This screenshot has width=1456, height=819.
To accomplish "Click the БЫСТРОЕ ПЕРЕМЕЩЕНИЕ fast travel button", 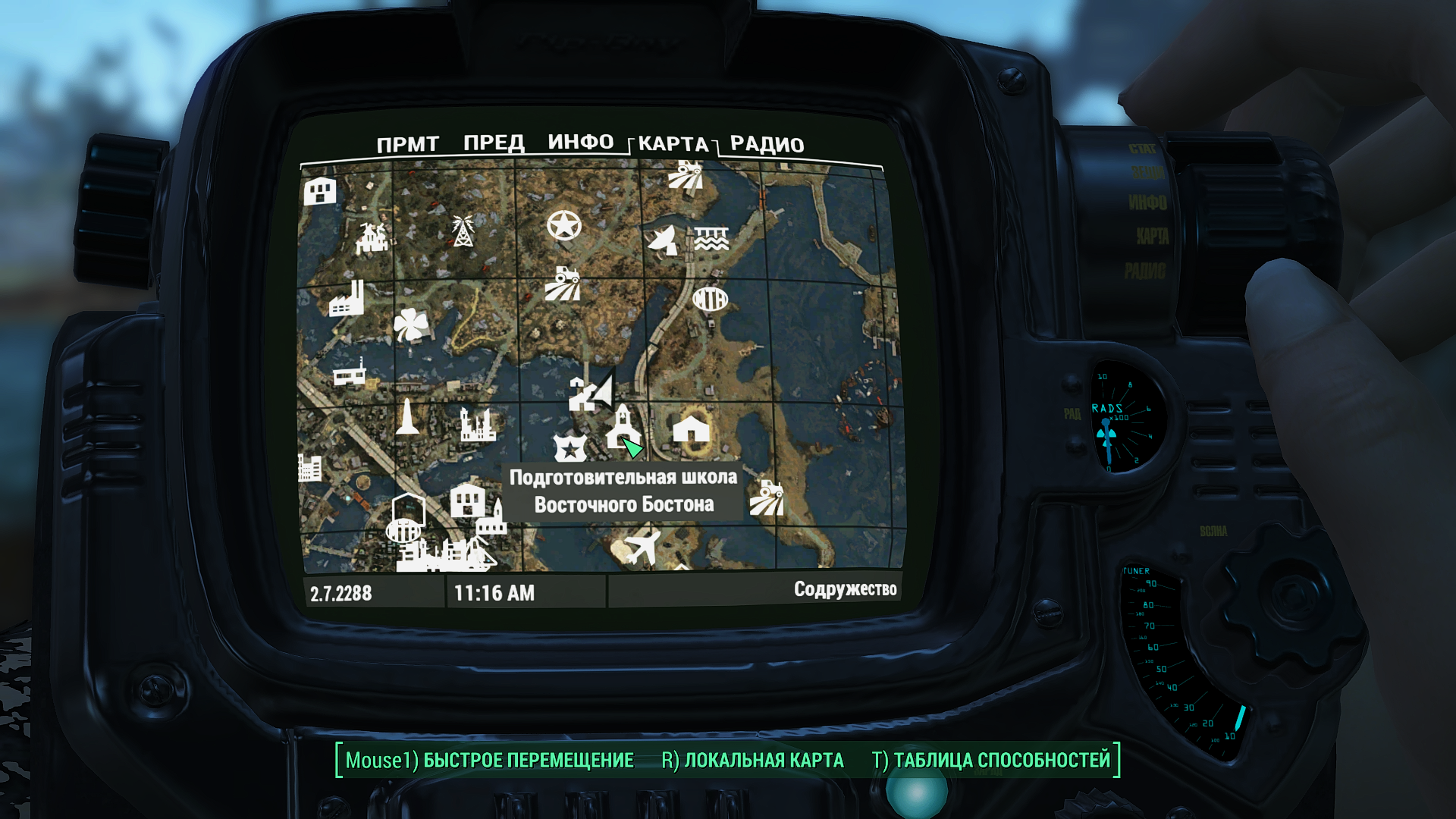I will point(490,761).
